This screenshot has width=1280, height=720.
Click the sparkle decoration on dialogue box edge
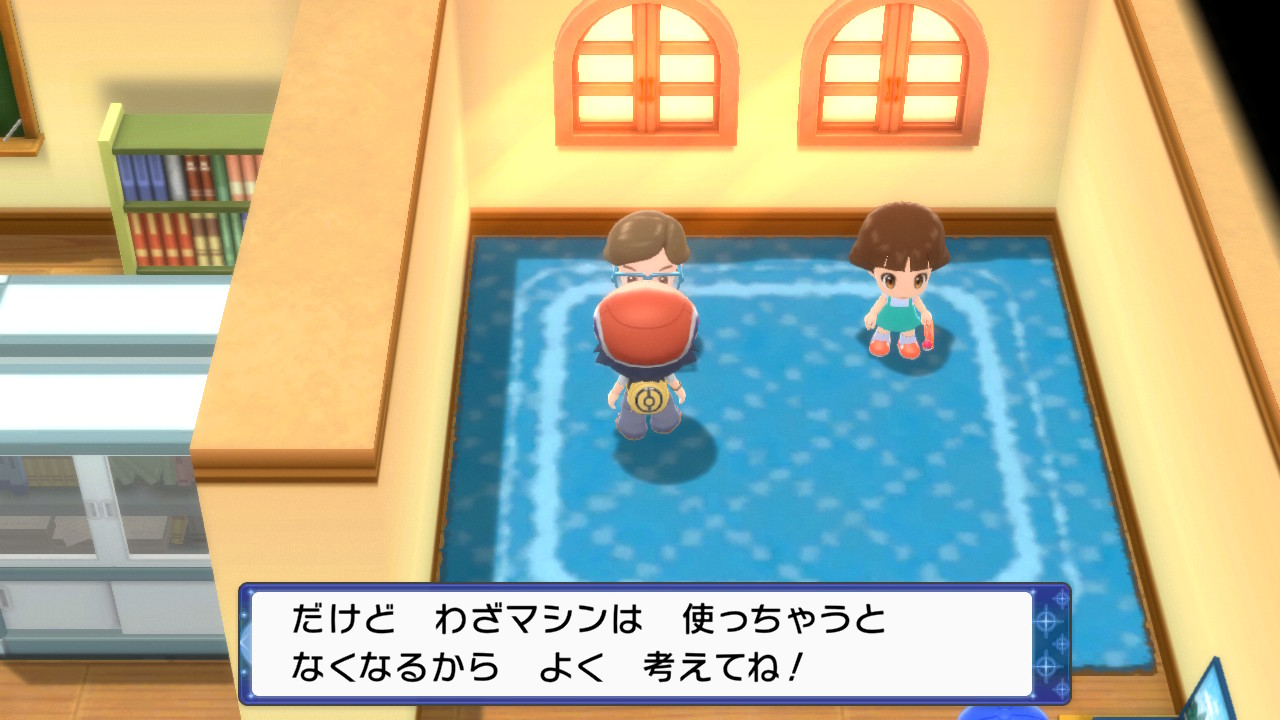(x=1047, y=620)
